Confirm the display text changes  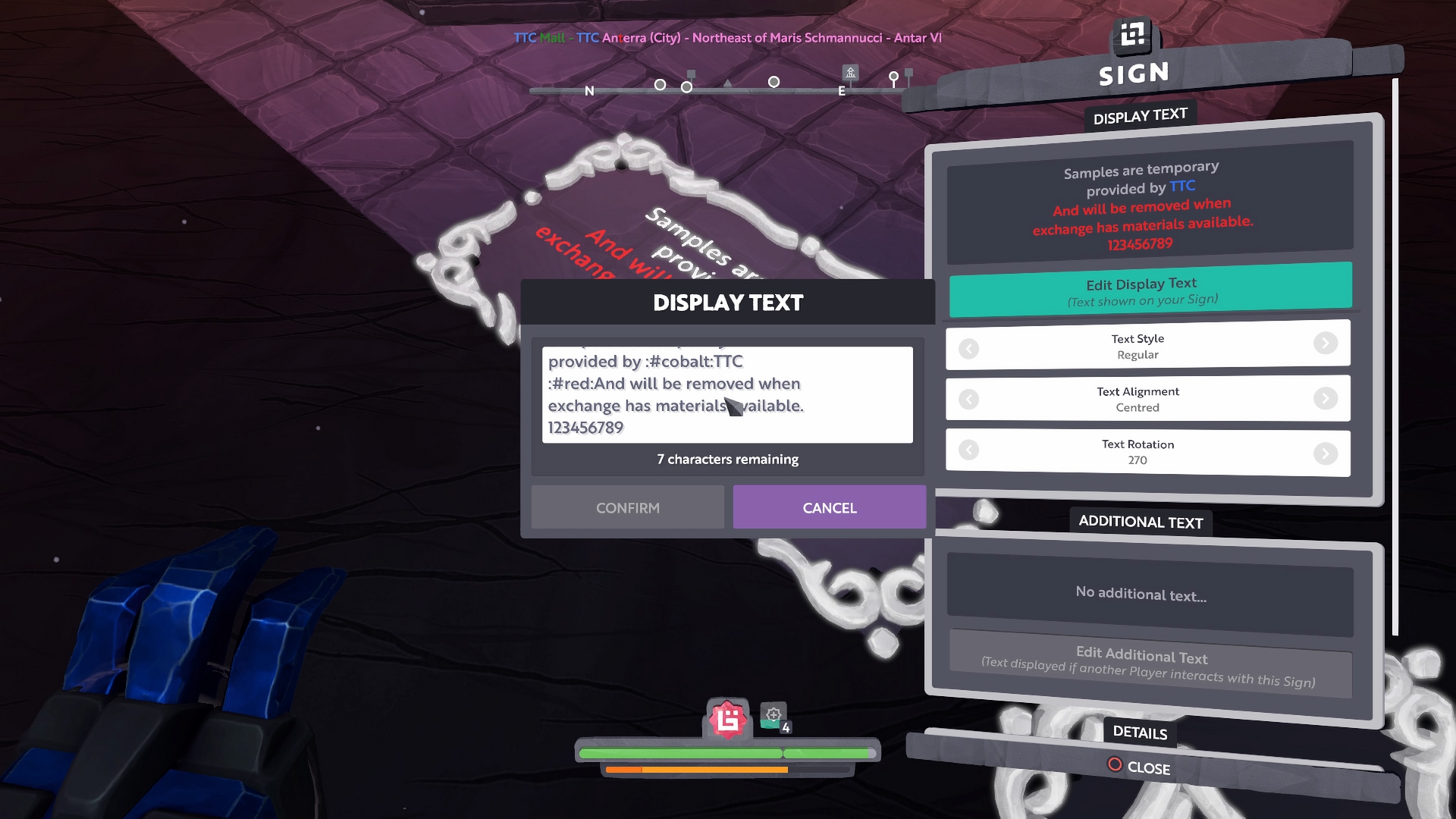click(627, 507)
